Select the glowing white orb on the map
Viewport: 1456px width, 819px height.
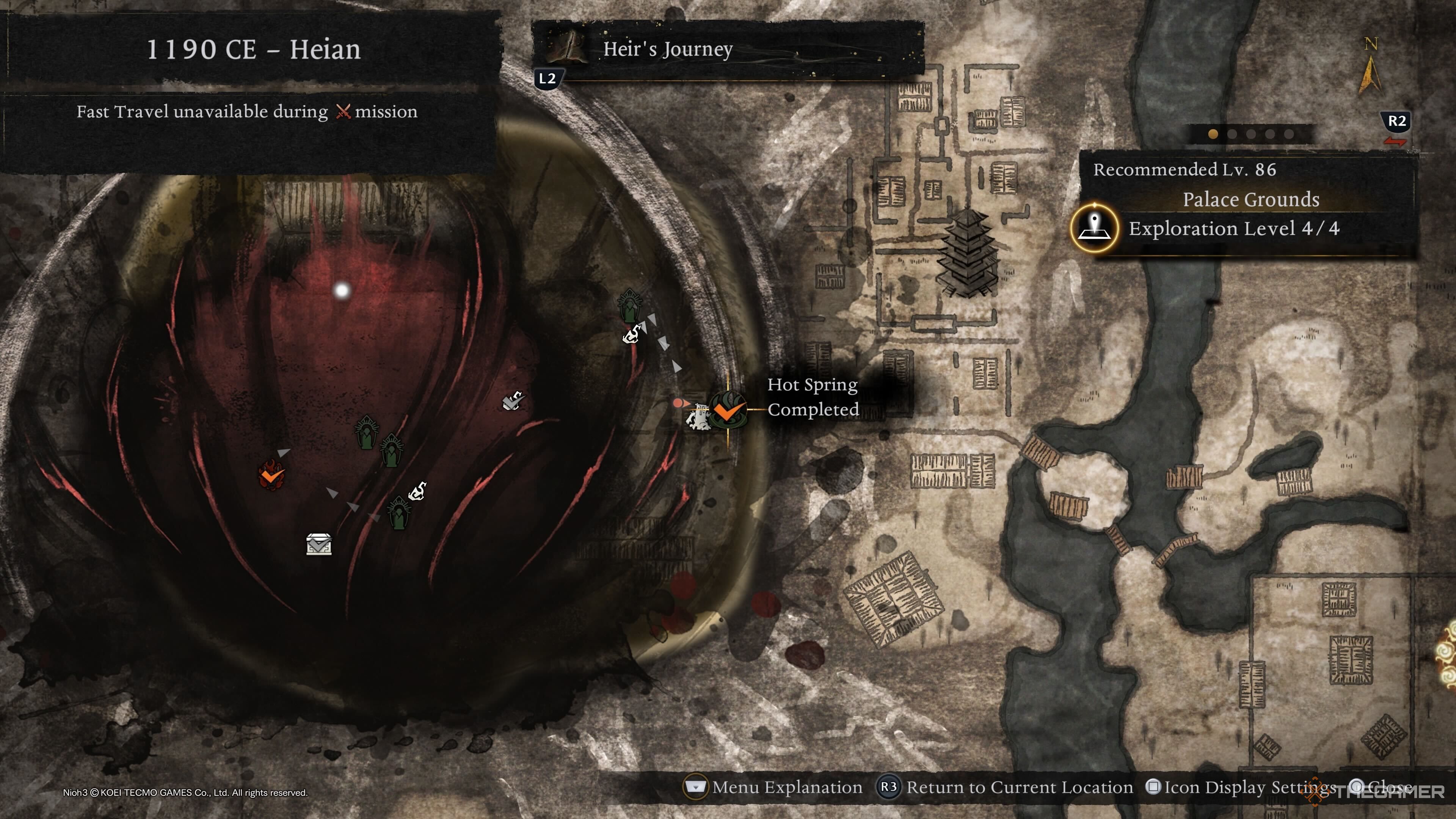[341, 290]
